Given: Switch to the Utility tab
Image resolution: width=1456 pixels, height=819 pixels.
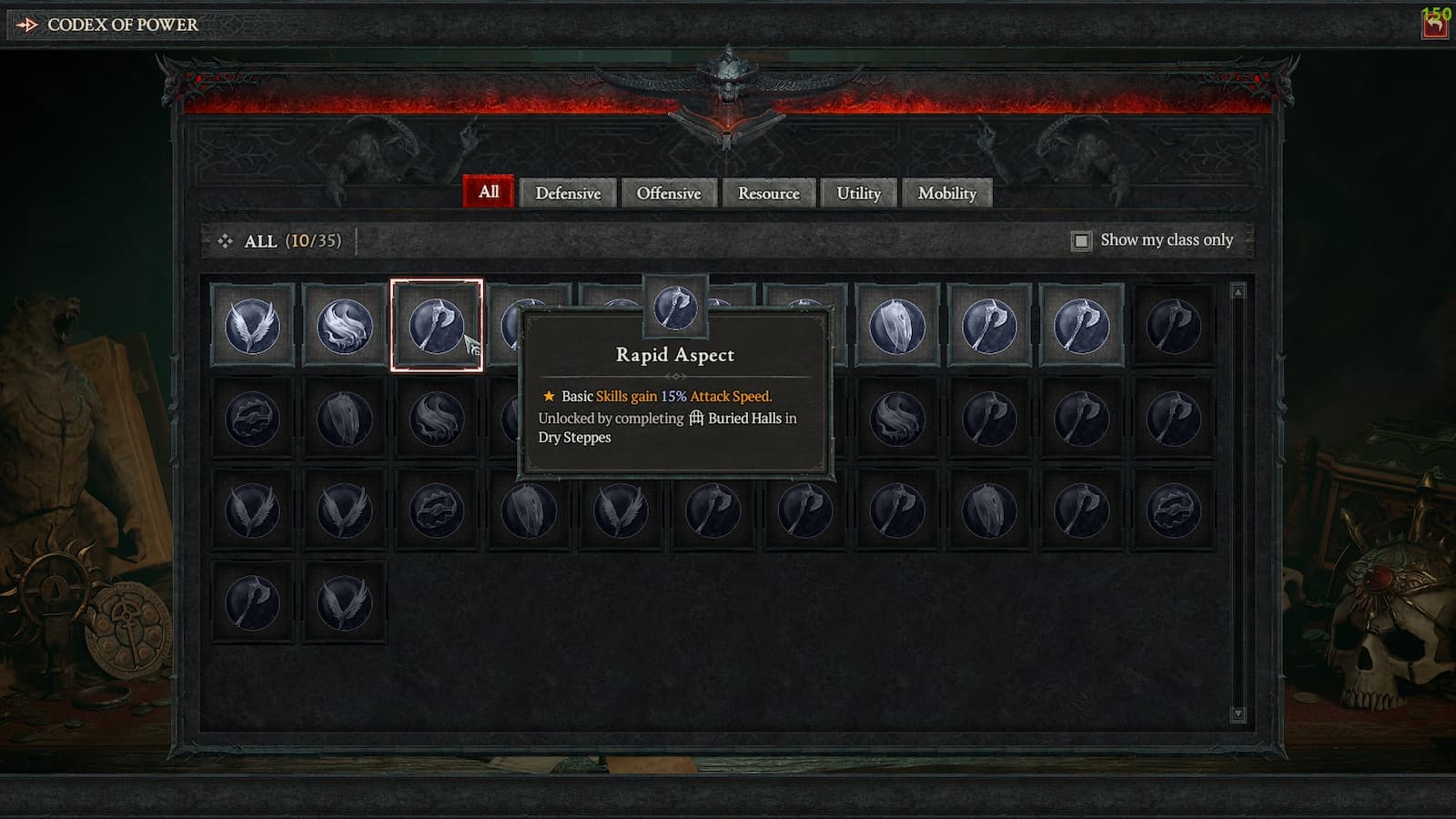Looking at the screenshot, I should (858, 193).
